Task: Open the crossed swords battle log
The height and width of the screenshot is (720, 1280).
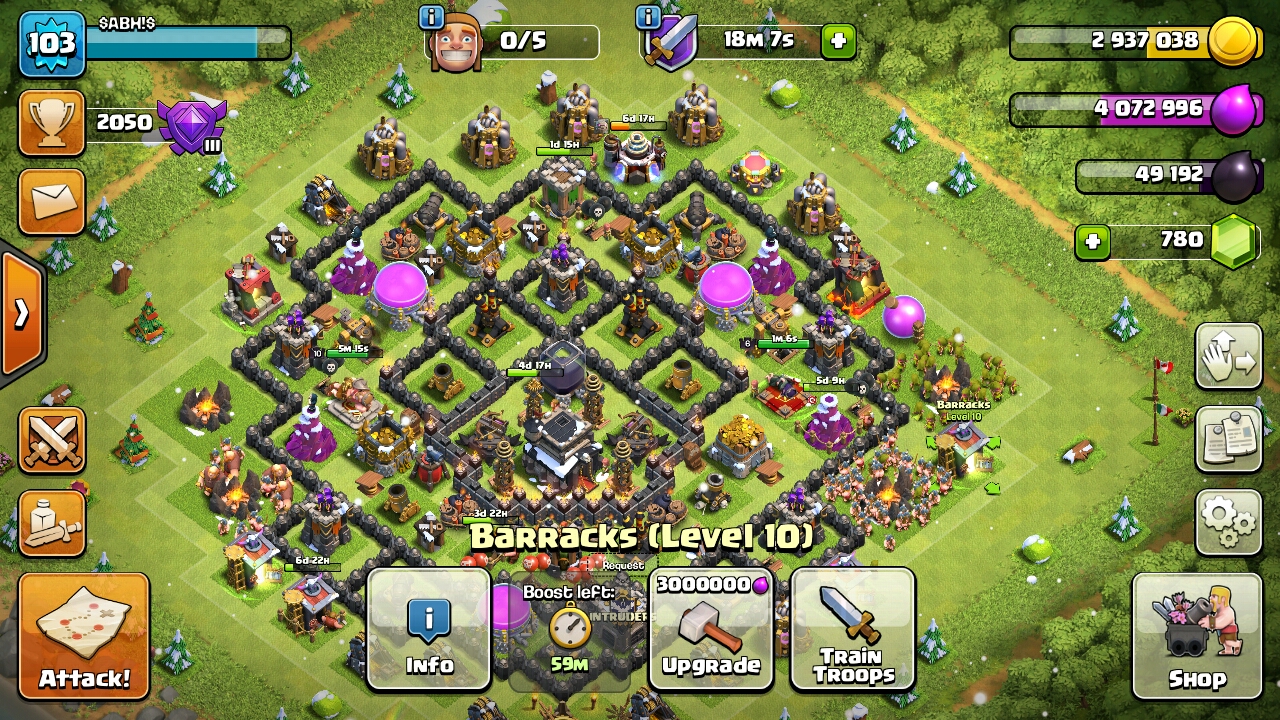Action: point(52,440)
